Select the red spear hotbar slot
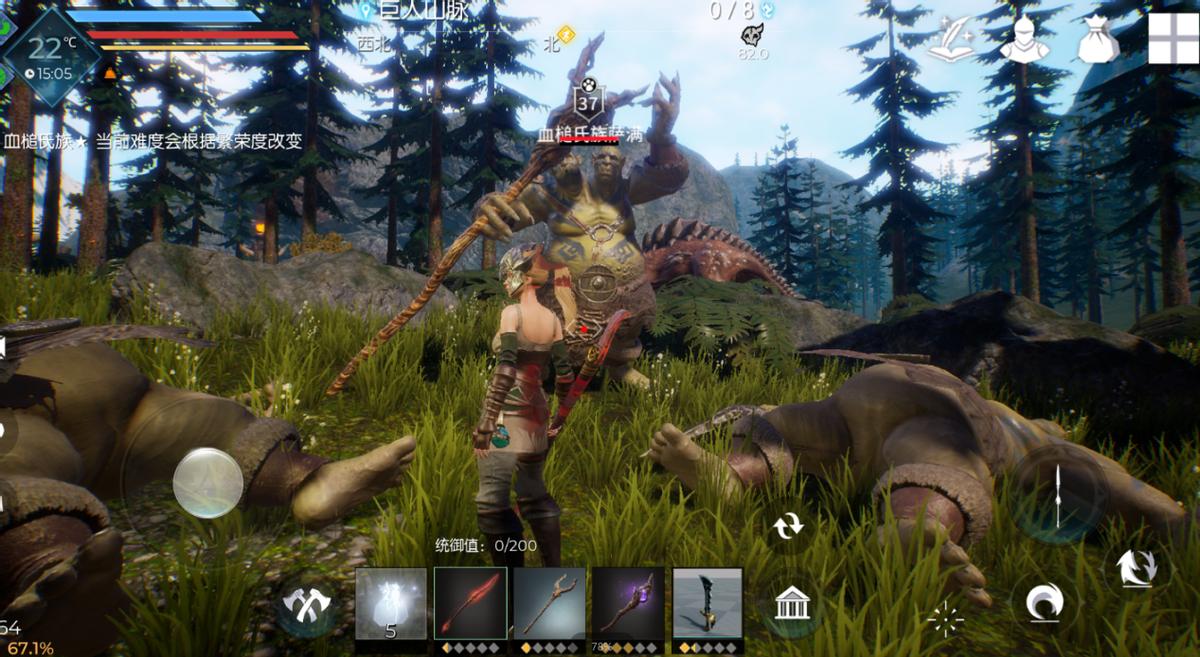This screenshot has height=657, width=1200. 470,603
